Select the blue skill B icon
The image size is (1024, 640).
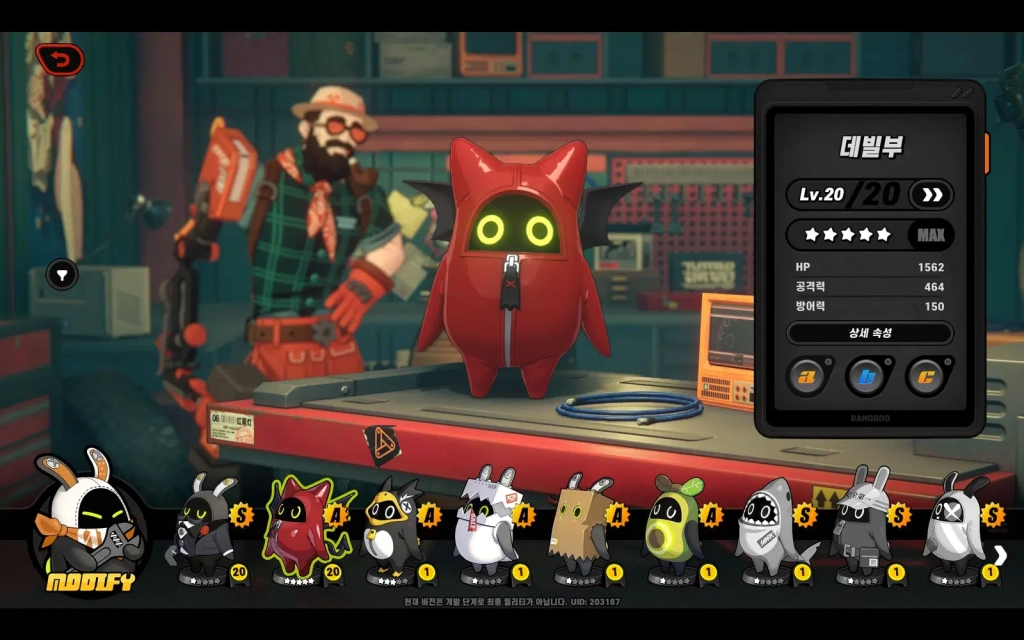[867, 376]
